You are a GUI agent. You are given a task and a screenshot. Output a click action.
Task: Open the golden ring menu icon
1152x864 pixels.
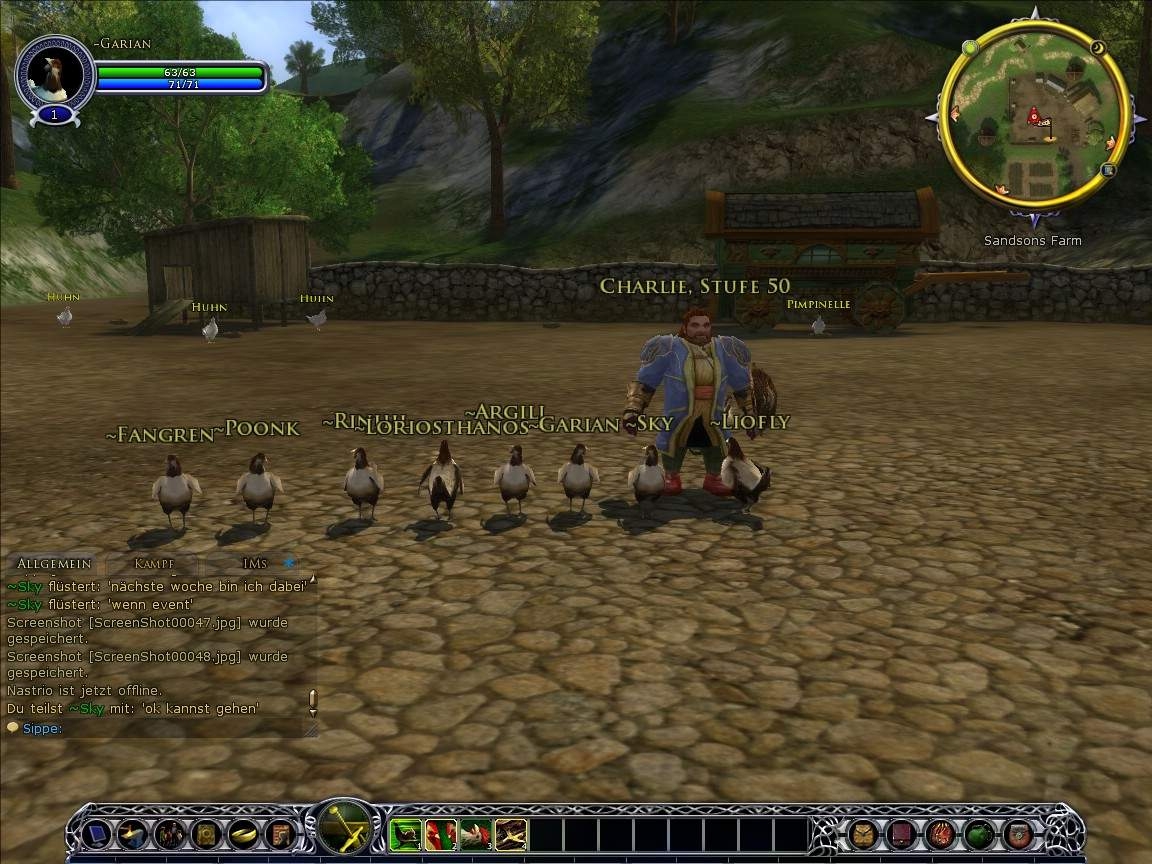(243, 834)
